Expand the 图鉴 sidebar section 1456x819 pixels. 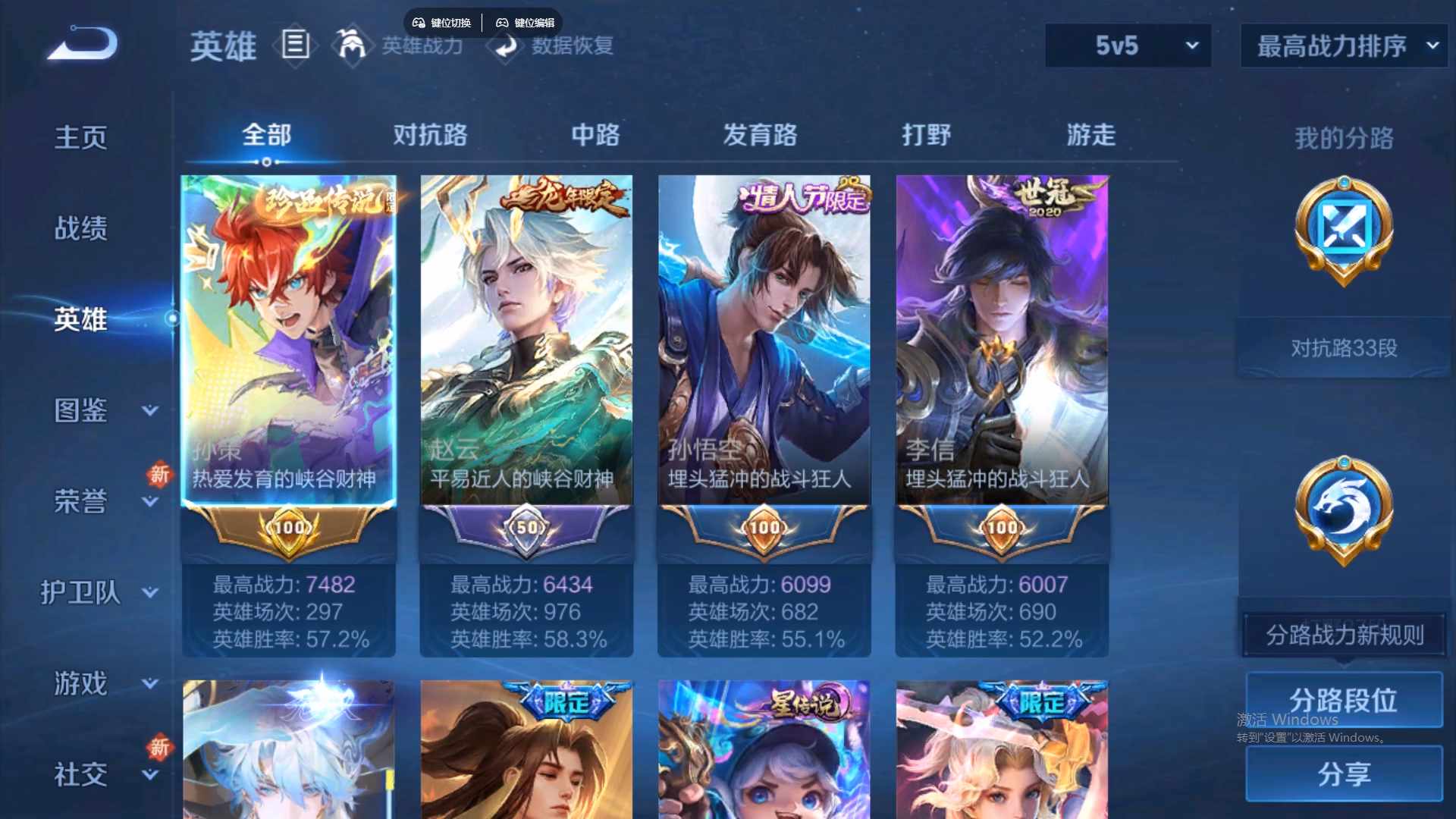81,411
